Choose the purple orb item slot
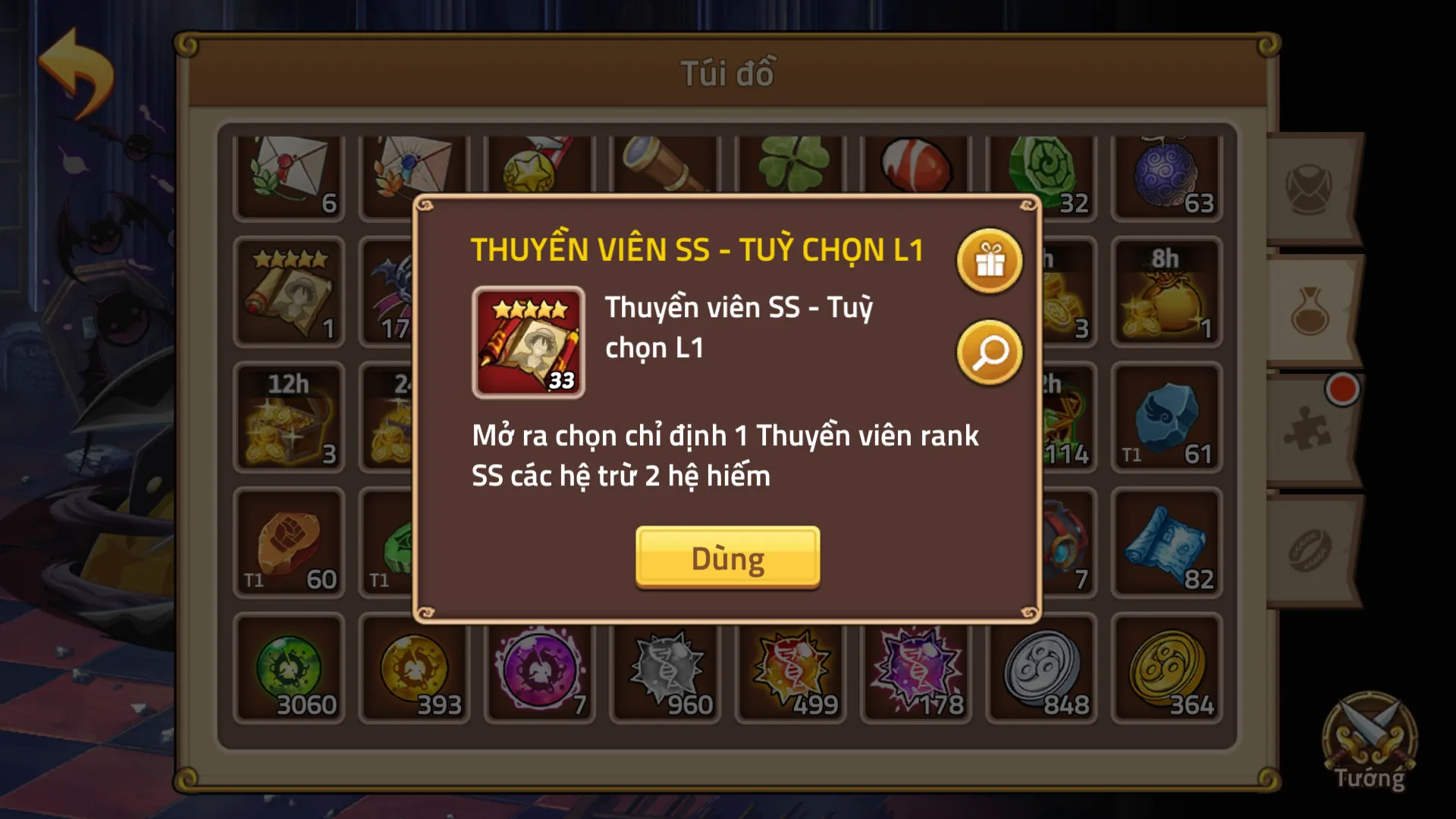The width and height of the screenshot is (1456, 819). [539, 669]
